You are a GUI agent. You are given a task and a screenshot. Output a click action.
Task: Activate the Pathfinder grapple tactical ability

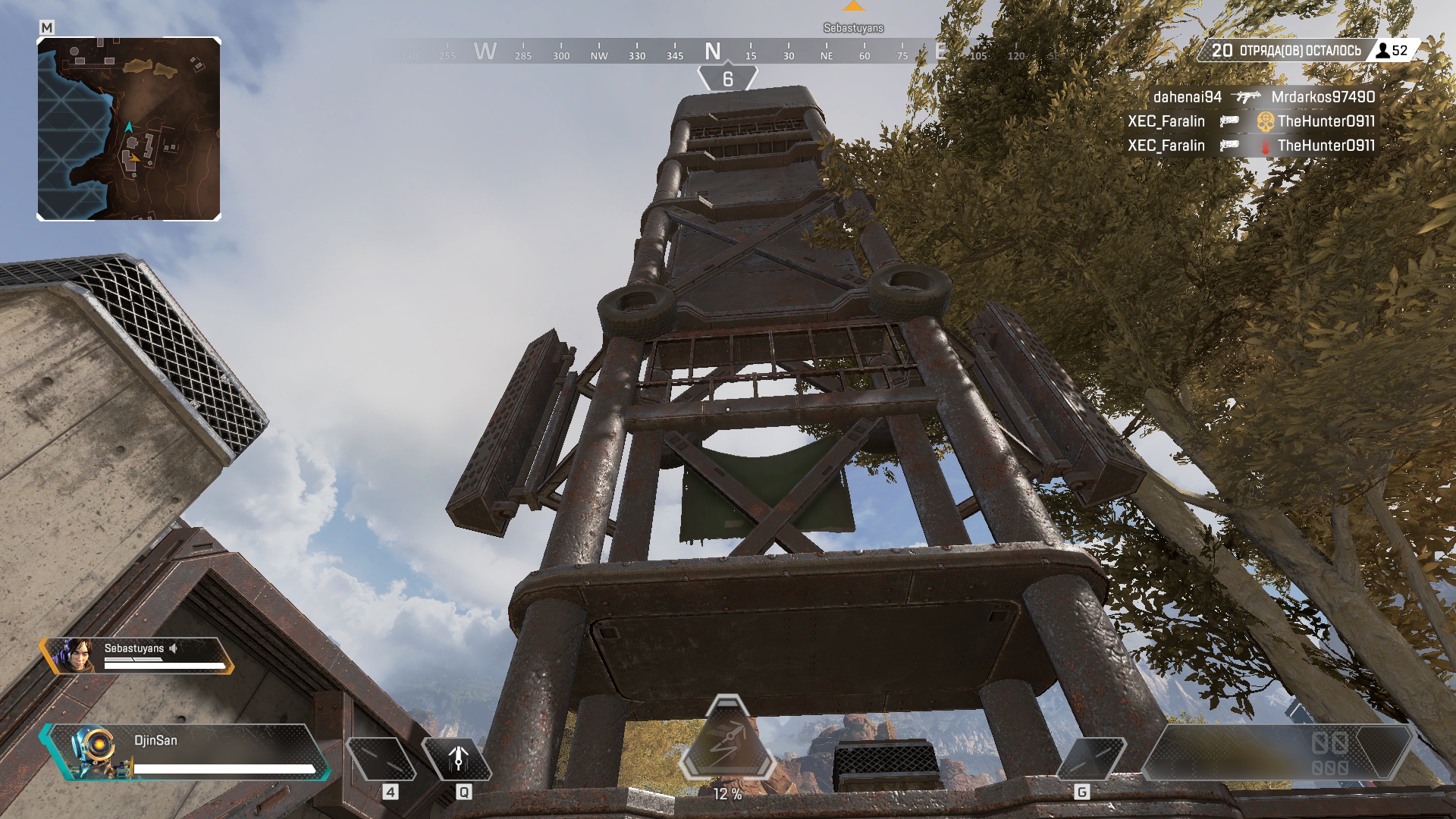point(457,758)
